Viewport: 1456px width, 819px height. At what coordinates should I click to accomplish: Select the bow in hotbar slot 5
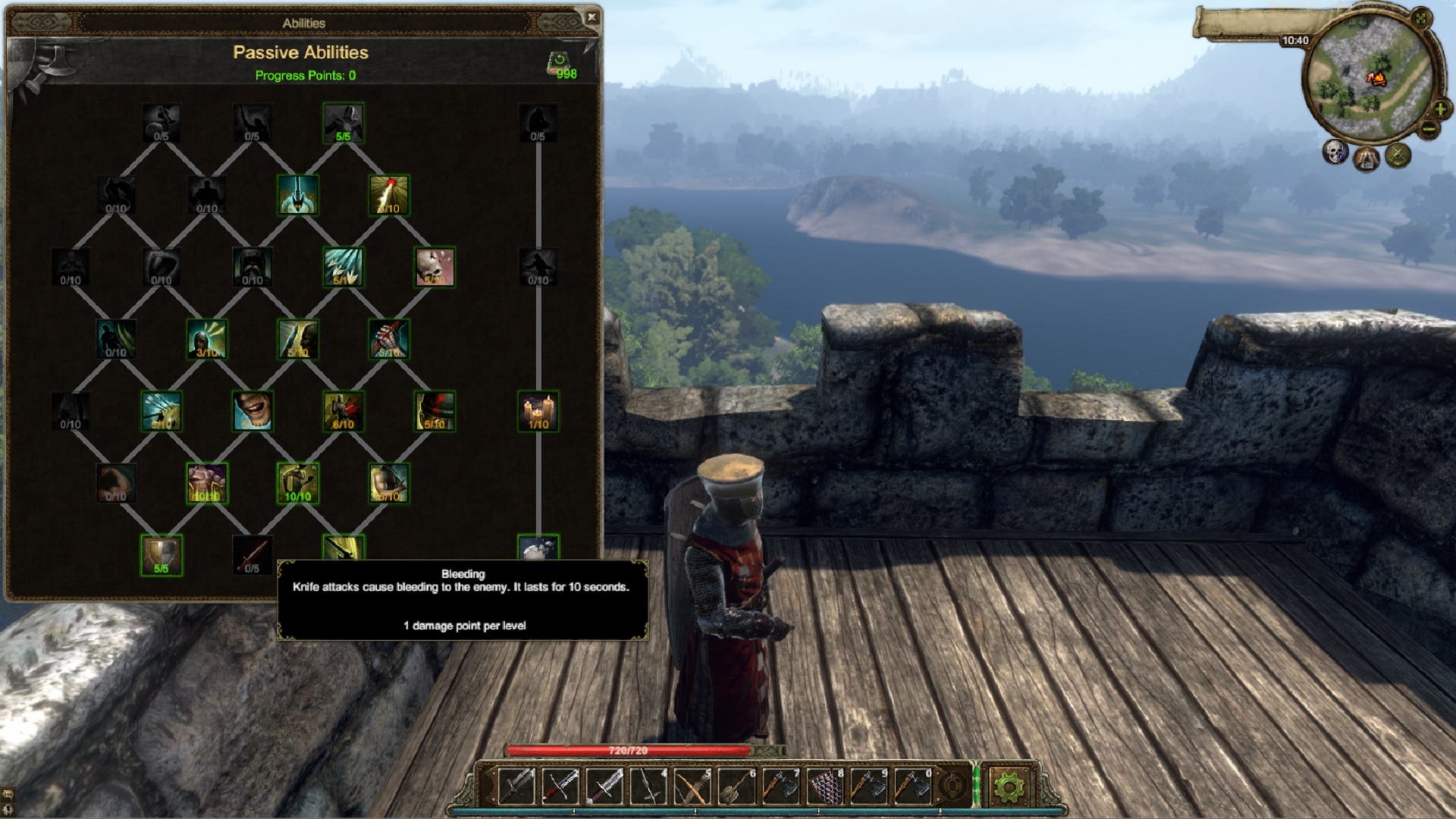tap(692, 787)
